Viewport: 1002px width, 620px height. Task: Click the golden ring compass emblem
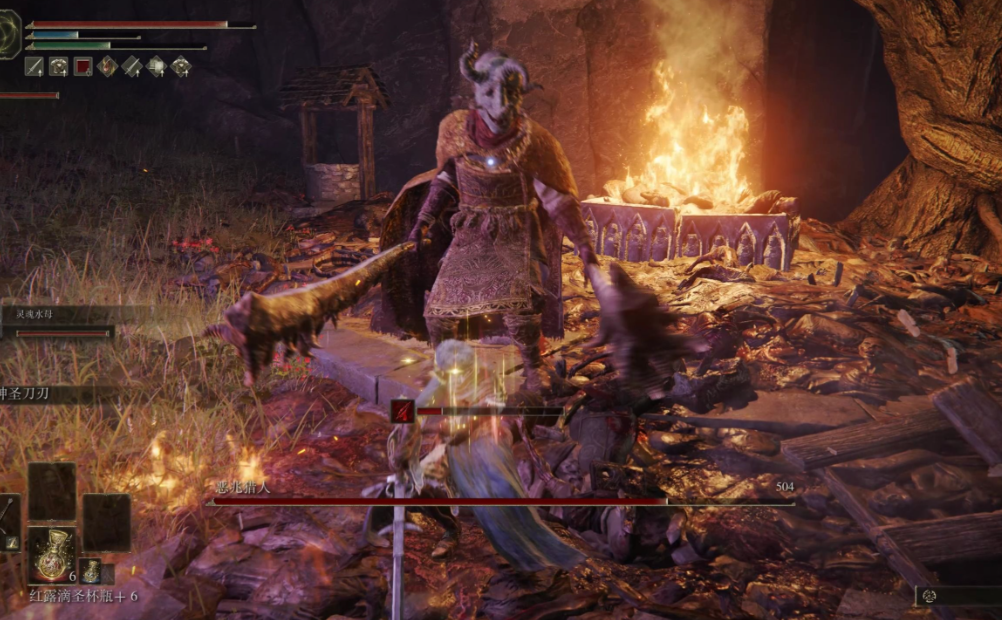[x=9, y=34]
